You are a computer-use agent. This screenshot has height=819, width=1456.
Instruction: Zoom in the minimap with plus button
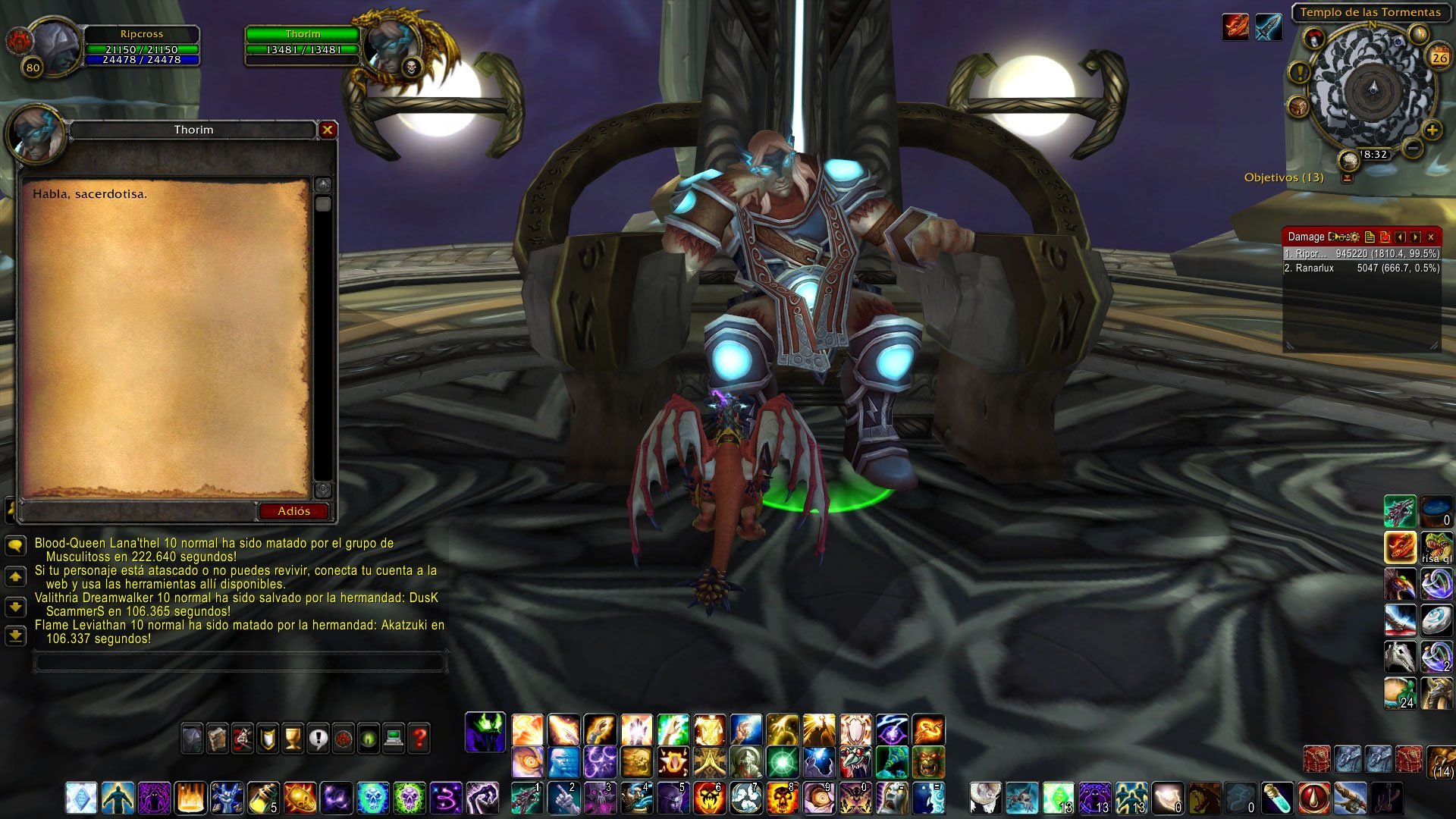tap(1432, 130)
